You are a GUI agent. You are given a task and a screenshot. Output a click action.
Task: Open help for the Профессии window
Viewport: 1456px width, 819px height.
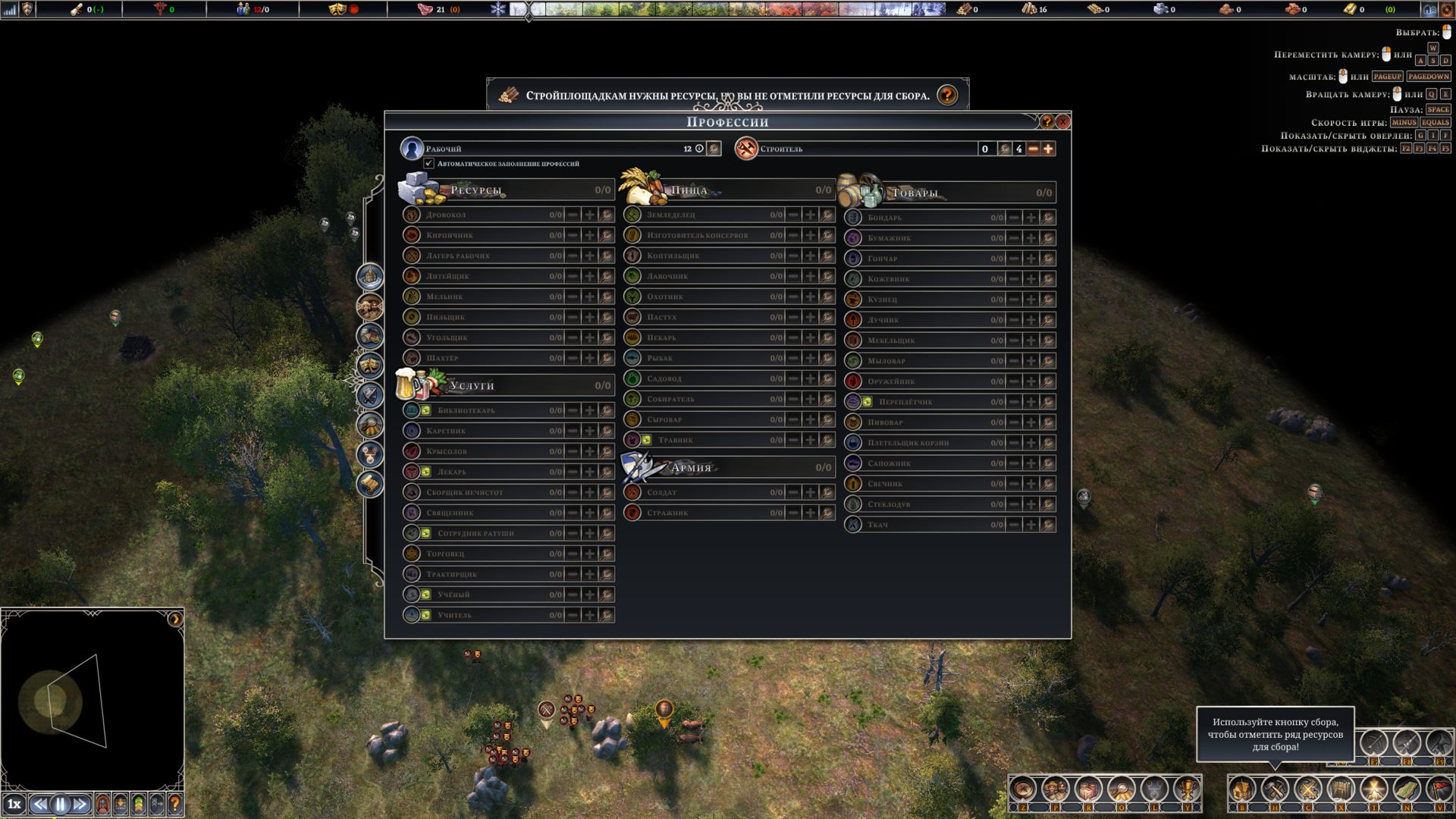1046,121
